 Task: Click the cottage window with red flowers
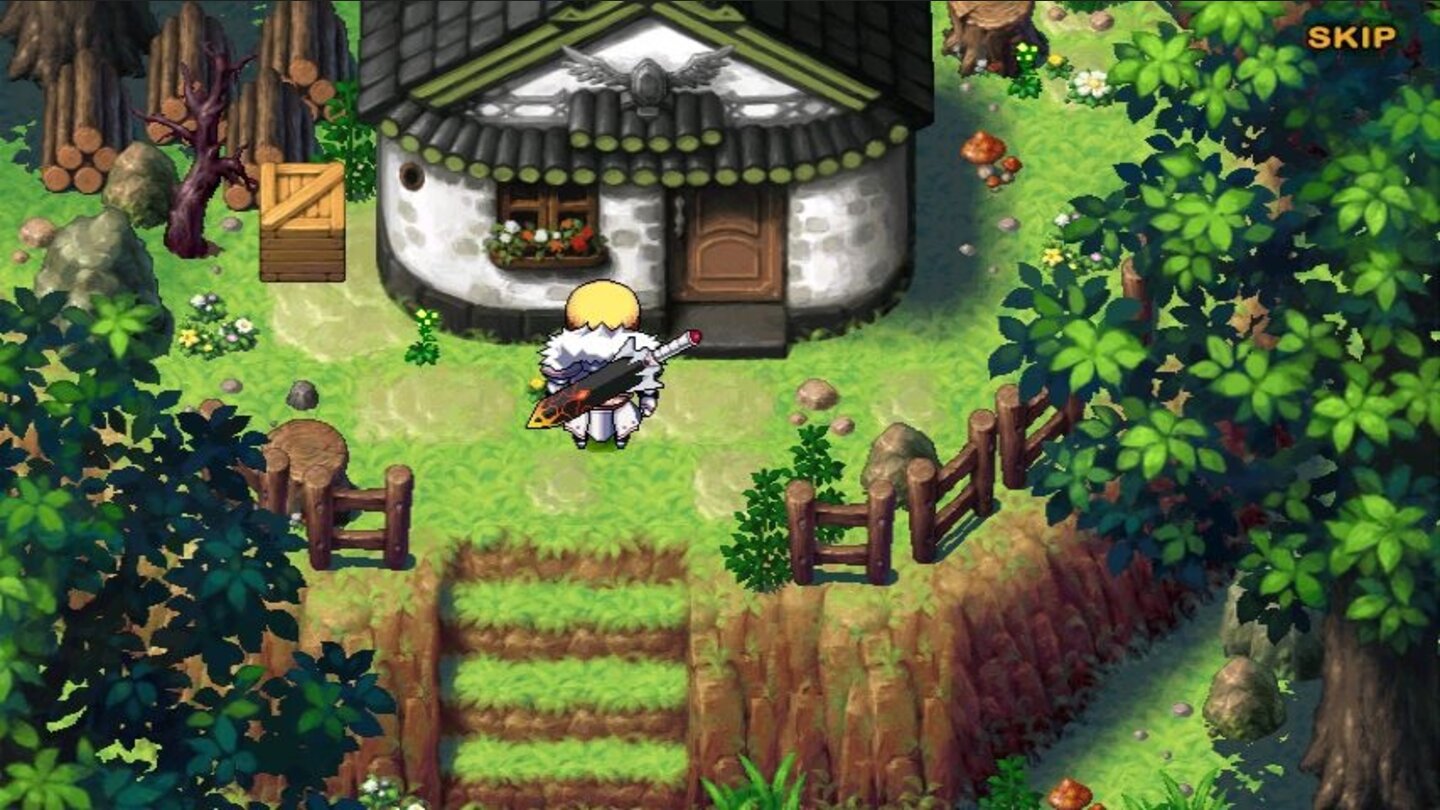pyautogui.click(x=545, y=207)
